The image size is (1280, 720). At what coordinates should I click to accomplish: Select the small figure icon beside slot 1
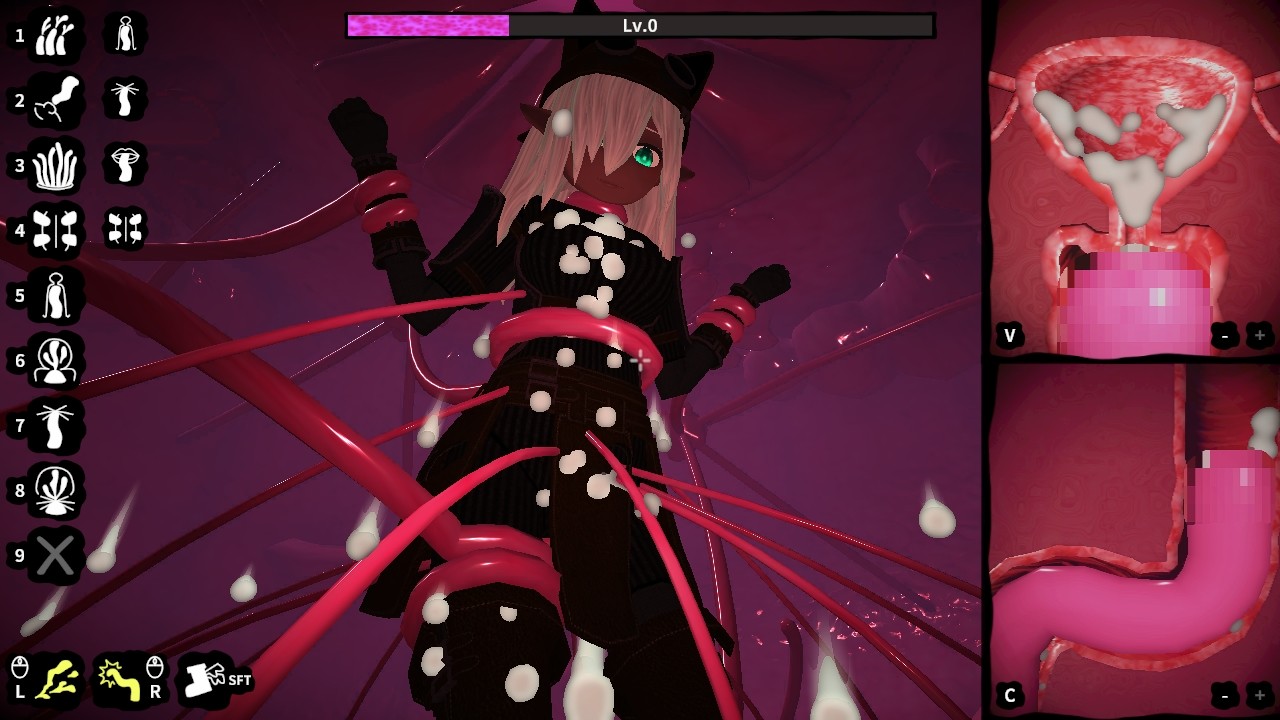125,35
